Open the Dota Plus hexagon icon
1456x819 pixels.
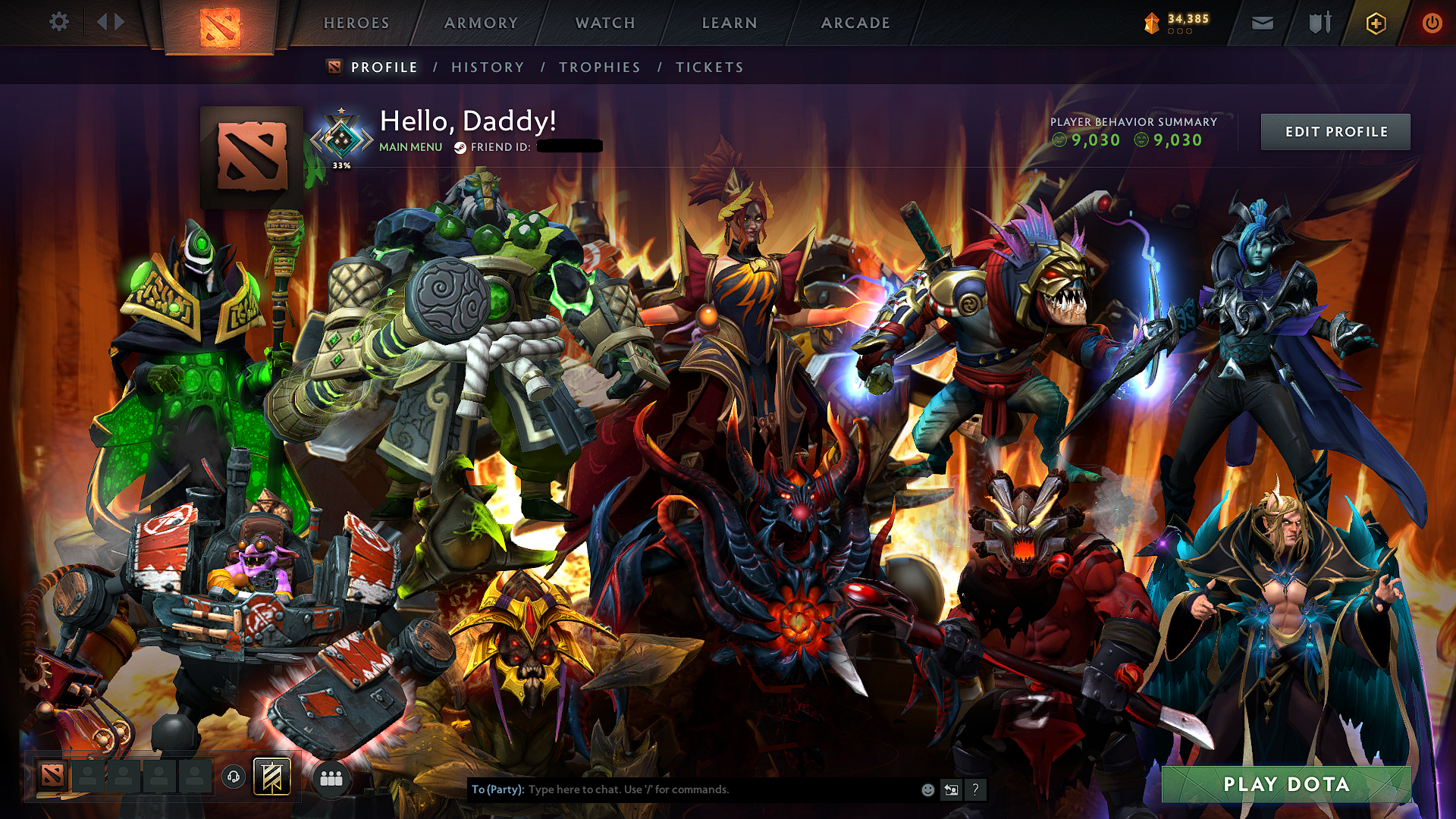click(x=1378, y=23)
